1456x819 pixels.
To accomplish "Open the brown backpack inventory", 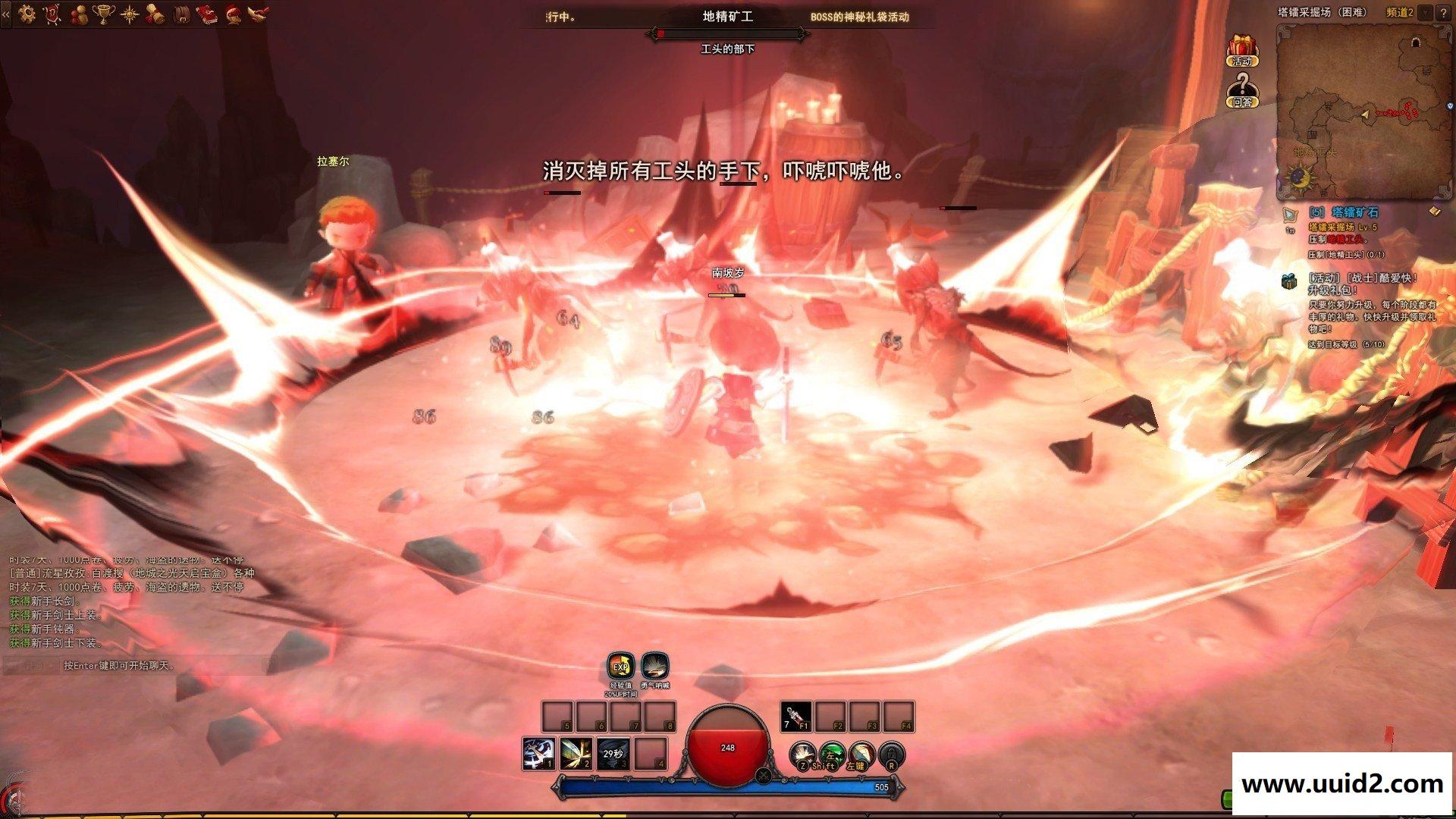I will pos(181,14).
